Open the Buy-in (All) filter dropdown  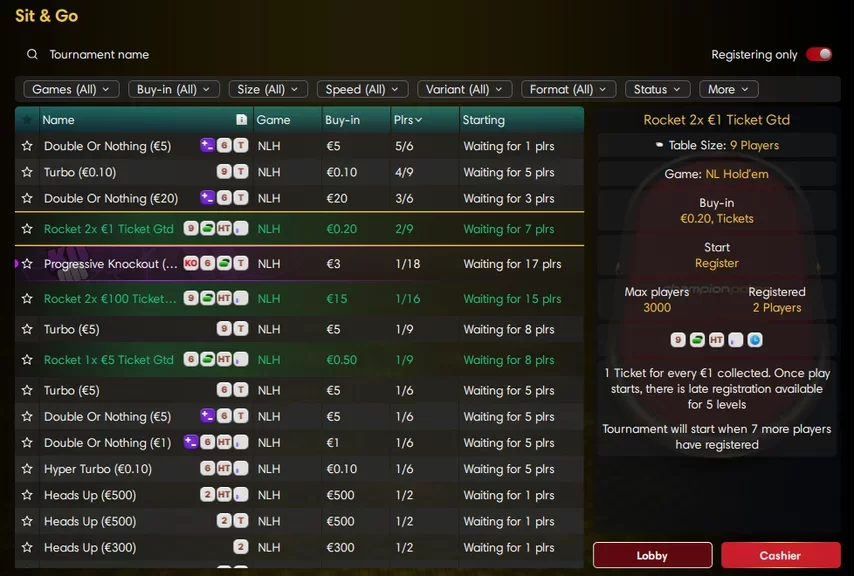click(174, 89)
